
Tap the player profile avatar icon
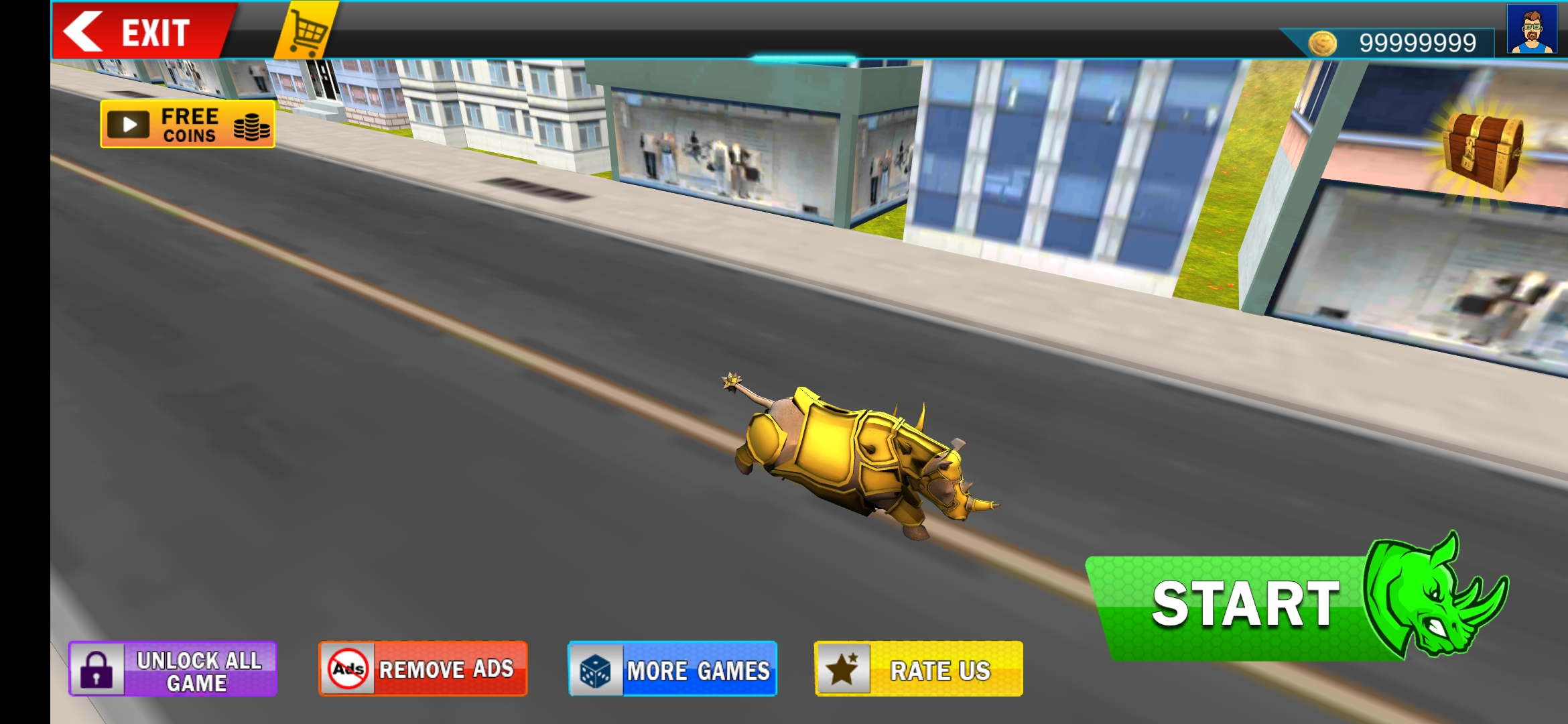(1531, 30)
